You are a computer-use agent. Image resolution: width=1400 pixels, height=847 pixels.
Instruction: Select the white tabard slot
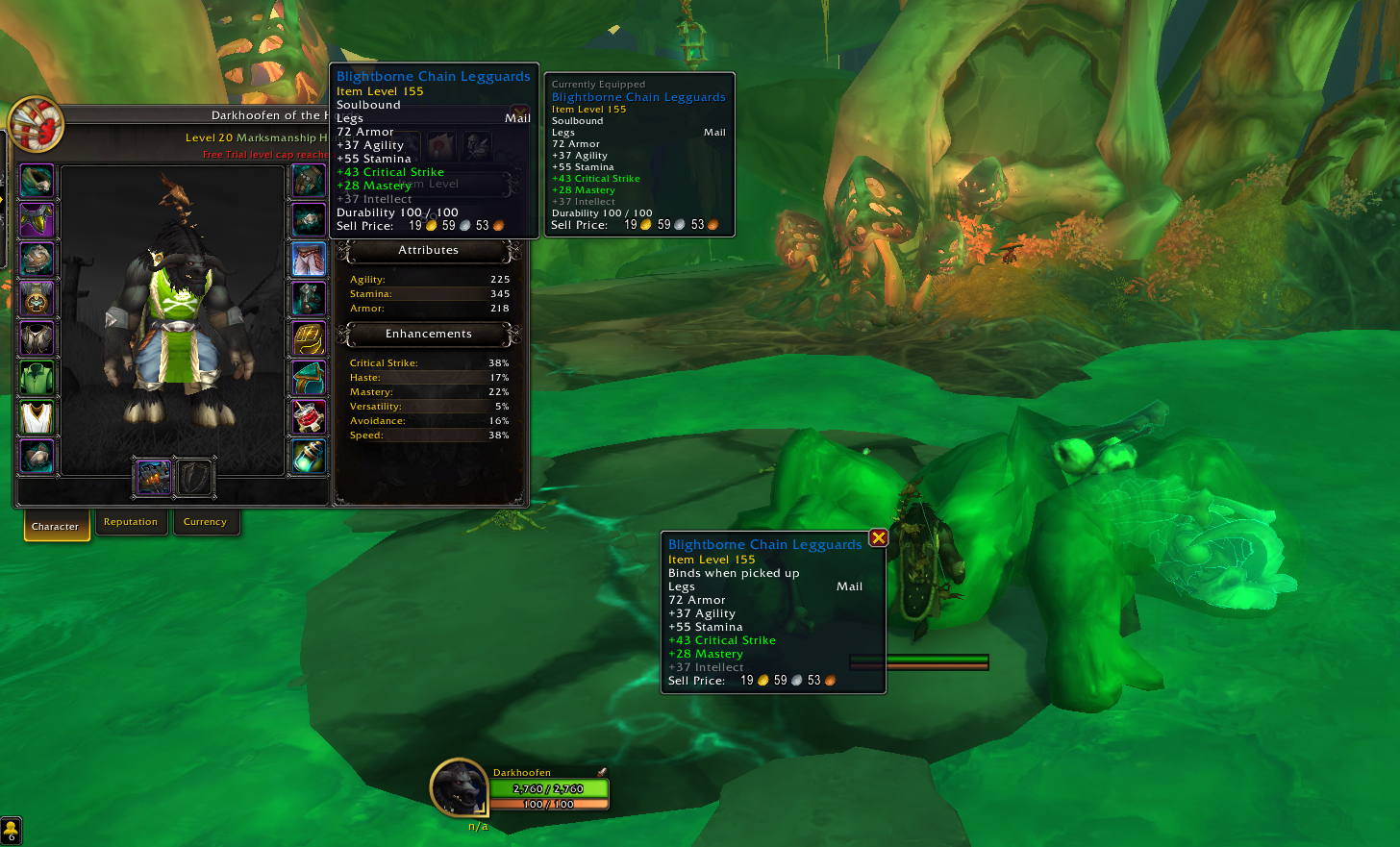[x=37, y=417]
